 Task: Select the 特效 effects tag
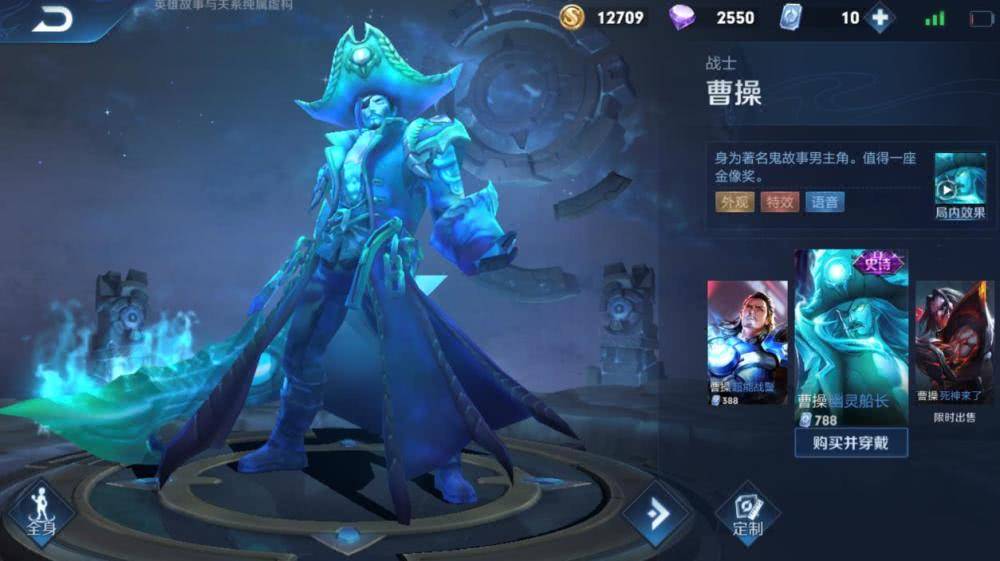(779, 202)
